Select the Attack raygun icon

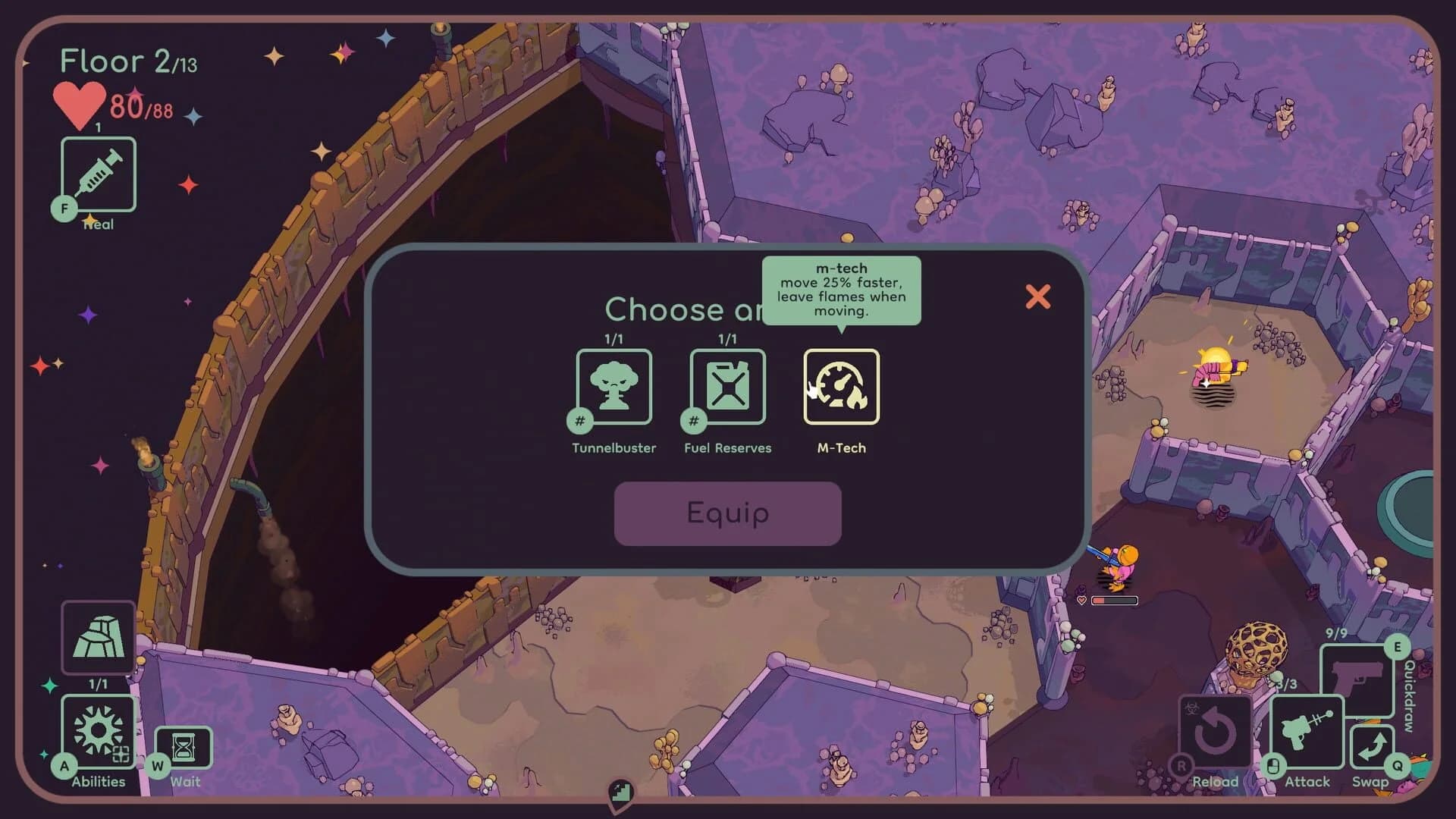[1307, 732]
